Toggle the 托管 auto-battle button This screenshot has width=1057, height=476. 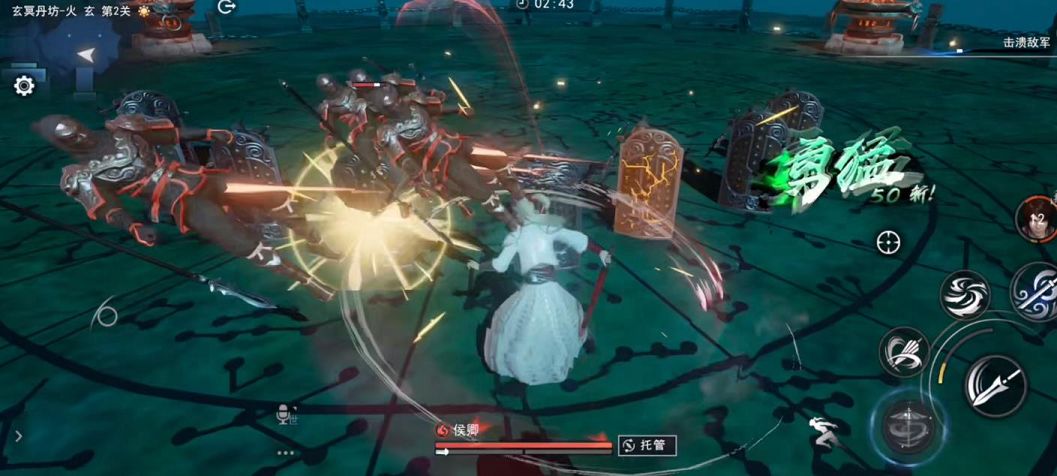[x=647, y=446]
